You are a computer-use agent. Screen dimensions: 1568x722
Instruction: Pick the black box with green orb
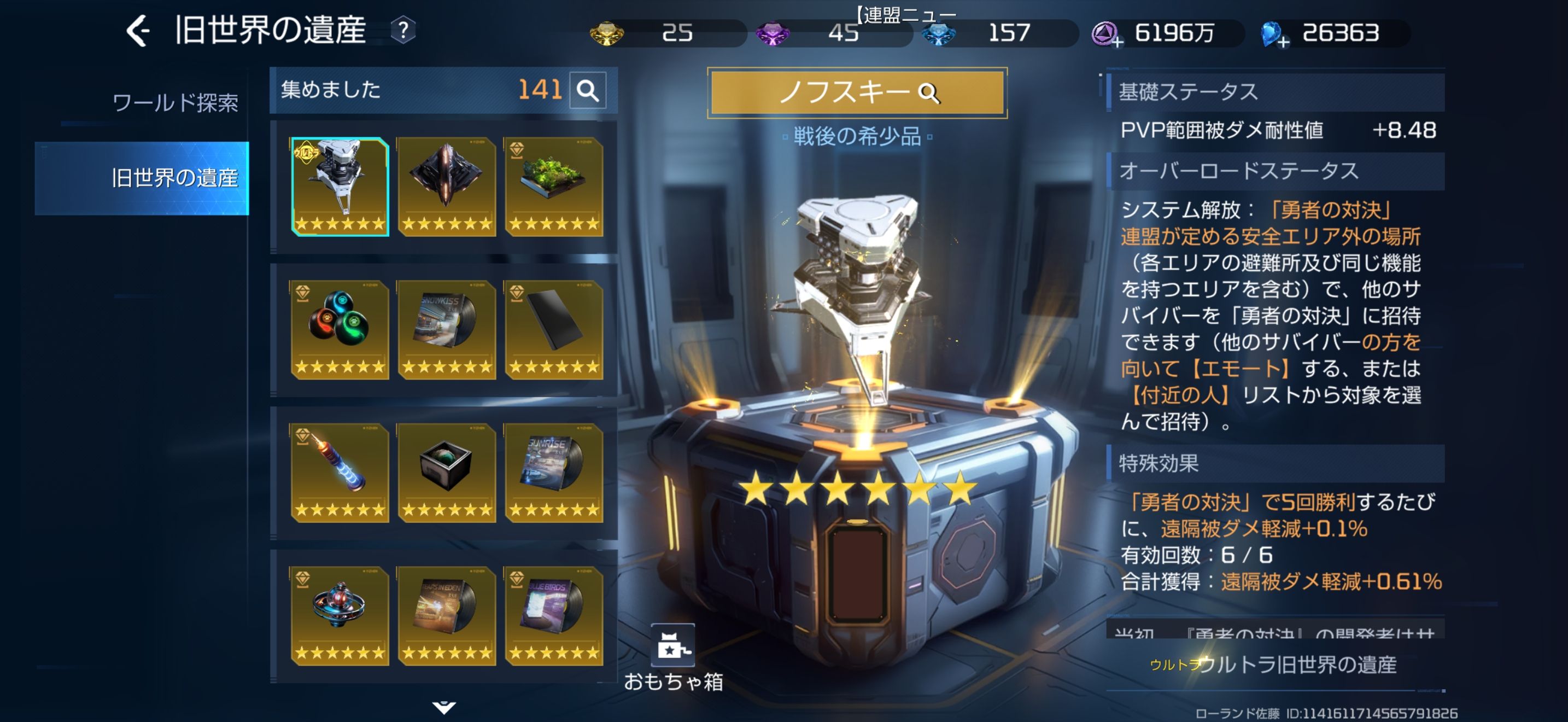click(x=447, y=473)
